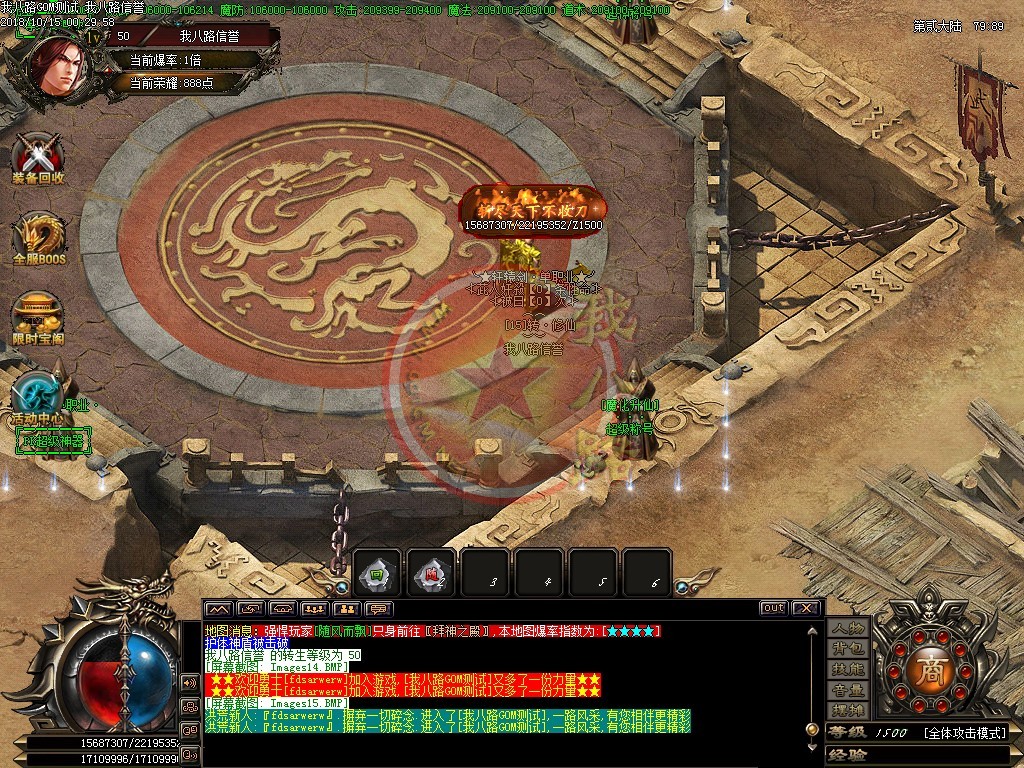Open the 背包 backpack panel
Screen dimensions: 1024x768
[847, 650]
